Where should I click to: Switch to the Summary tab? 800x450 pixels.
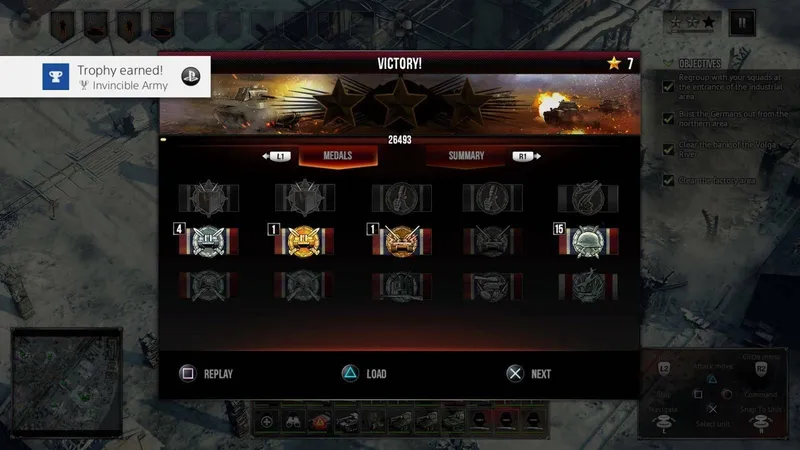466,156
